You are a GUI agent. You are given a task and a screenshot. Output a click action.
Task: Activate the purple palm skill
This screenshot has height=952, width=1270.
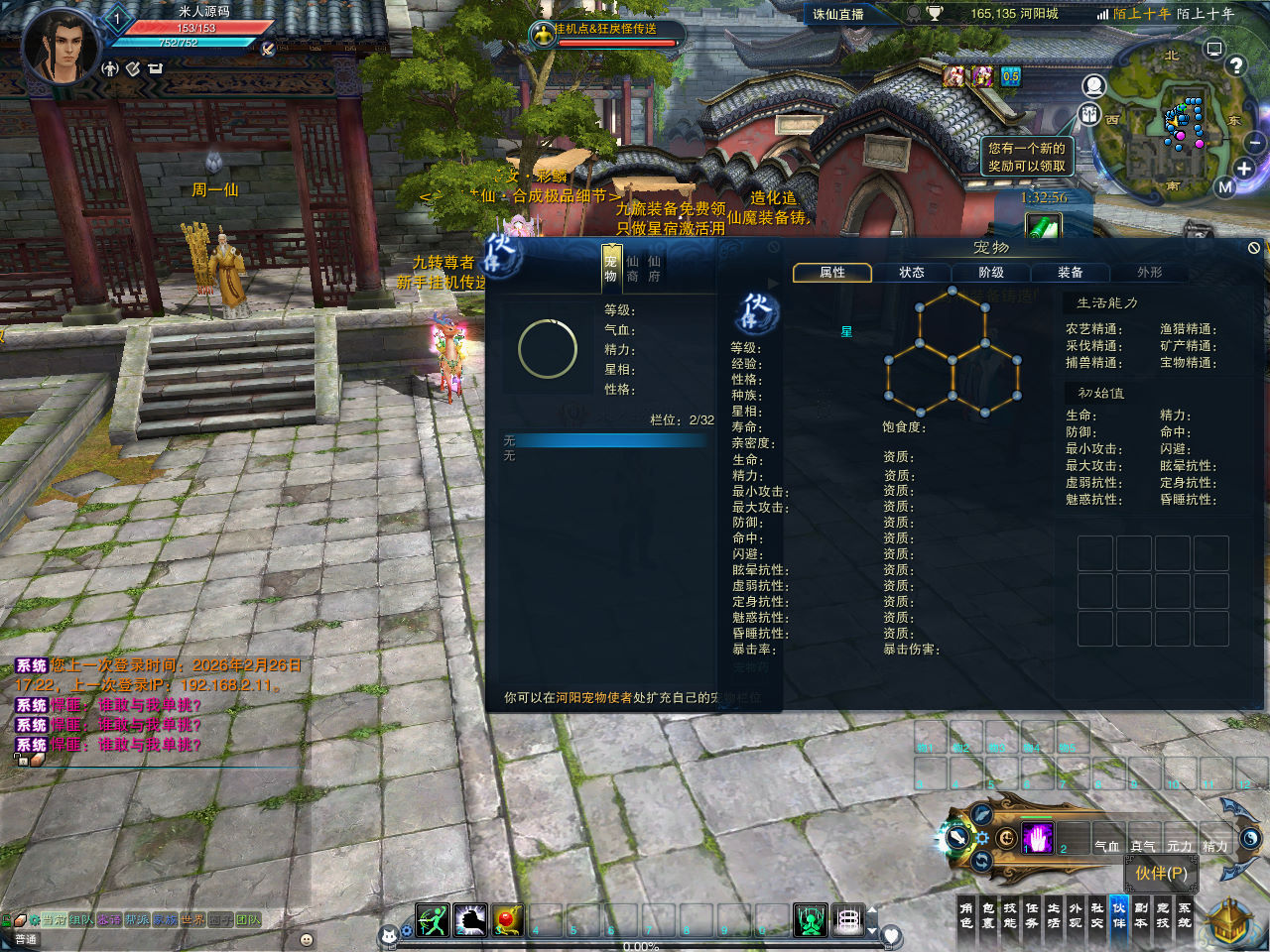click(1037, 839)
